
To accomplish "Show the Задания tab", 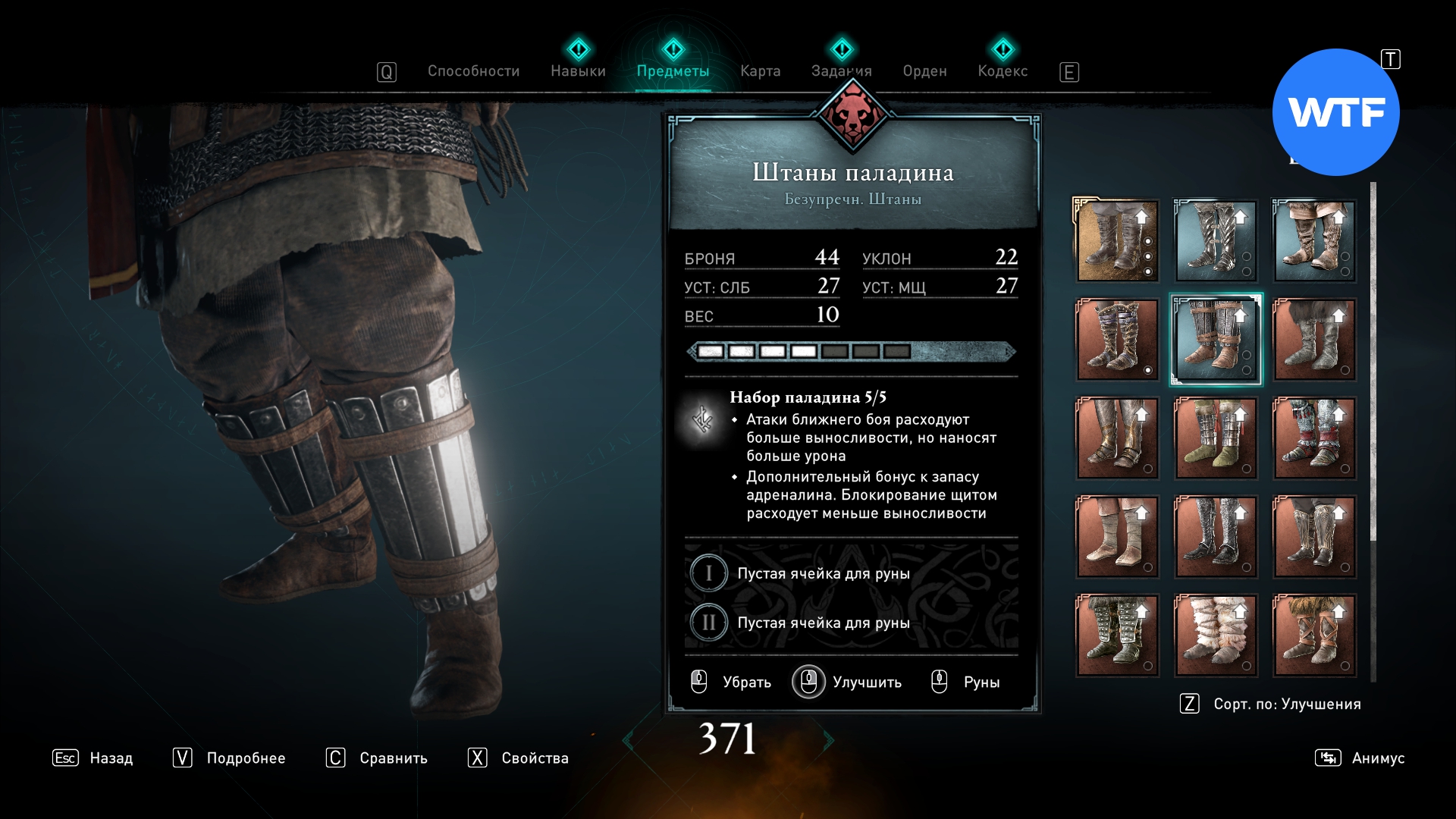I will (841, 71).
